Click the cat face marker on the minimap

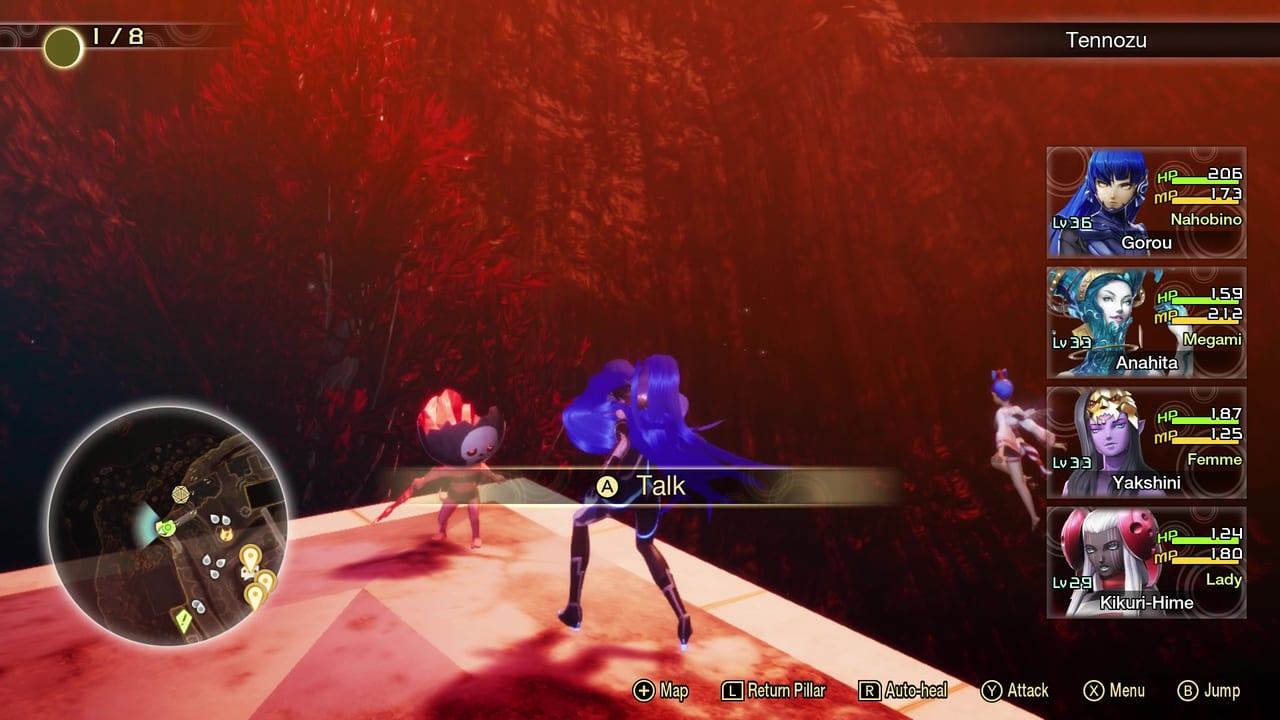[226, 535]
